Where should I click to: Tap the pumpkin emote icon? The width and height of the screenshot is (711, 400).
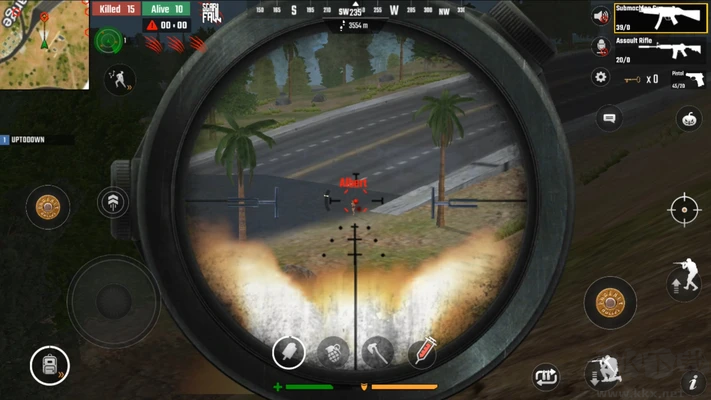point(687,119)
